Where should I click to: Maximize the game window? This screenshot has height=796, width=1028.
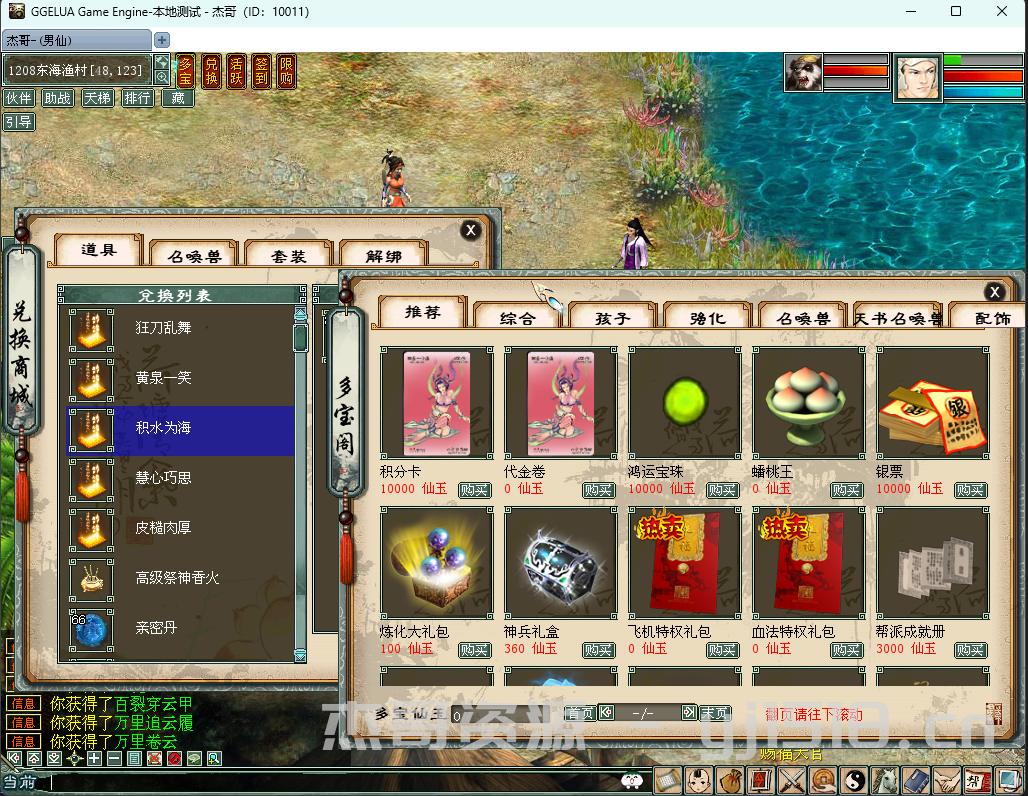pos(956,12)
